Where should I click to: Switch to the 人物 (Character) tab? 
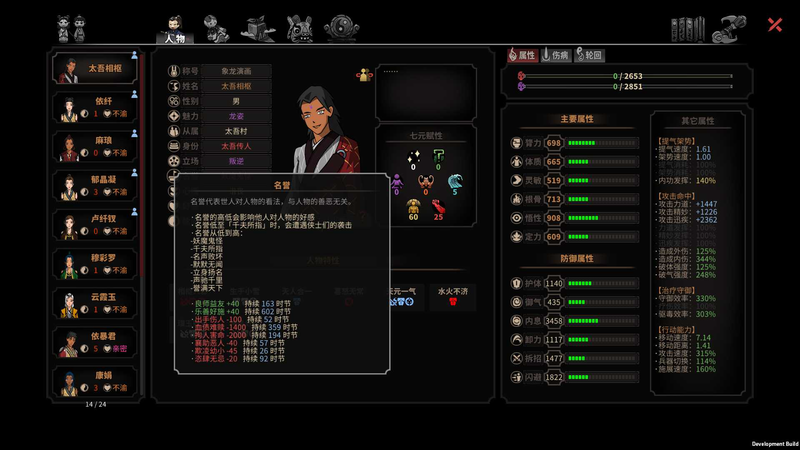(x=172, y=28)
